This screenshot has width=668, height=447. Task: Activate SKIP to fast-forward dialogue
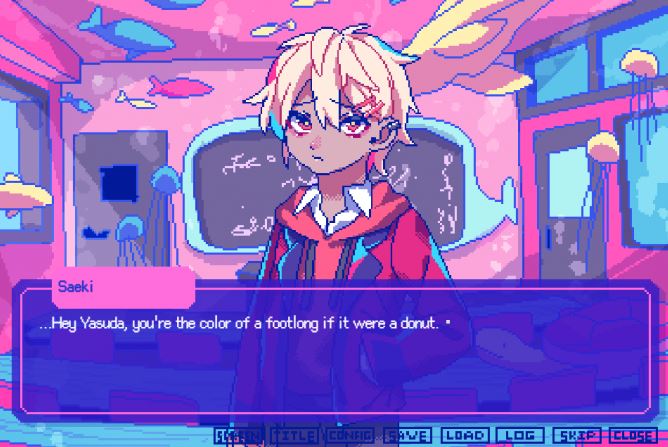click(578, 436)
